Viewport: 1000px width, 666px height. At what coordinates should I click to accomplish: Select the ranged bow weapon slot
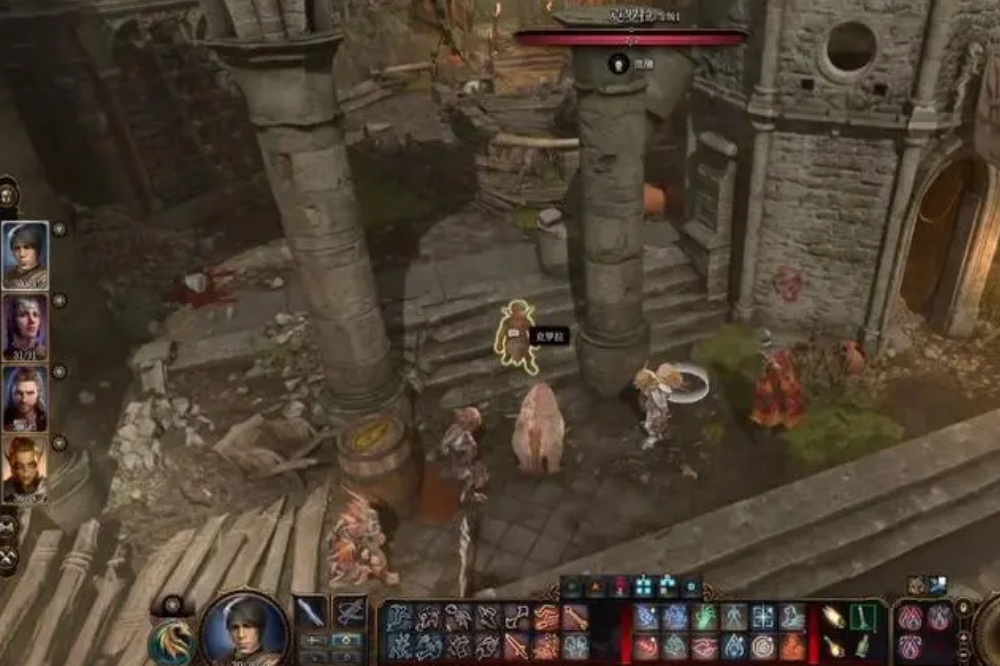tap(350, 612)
